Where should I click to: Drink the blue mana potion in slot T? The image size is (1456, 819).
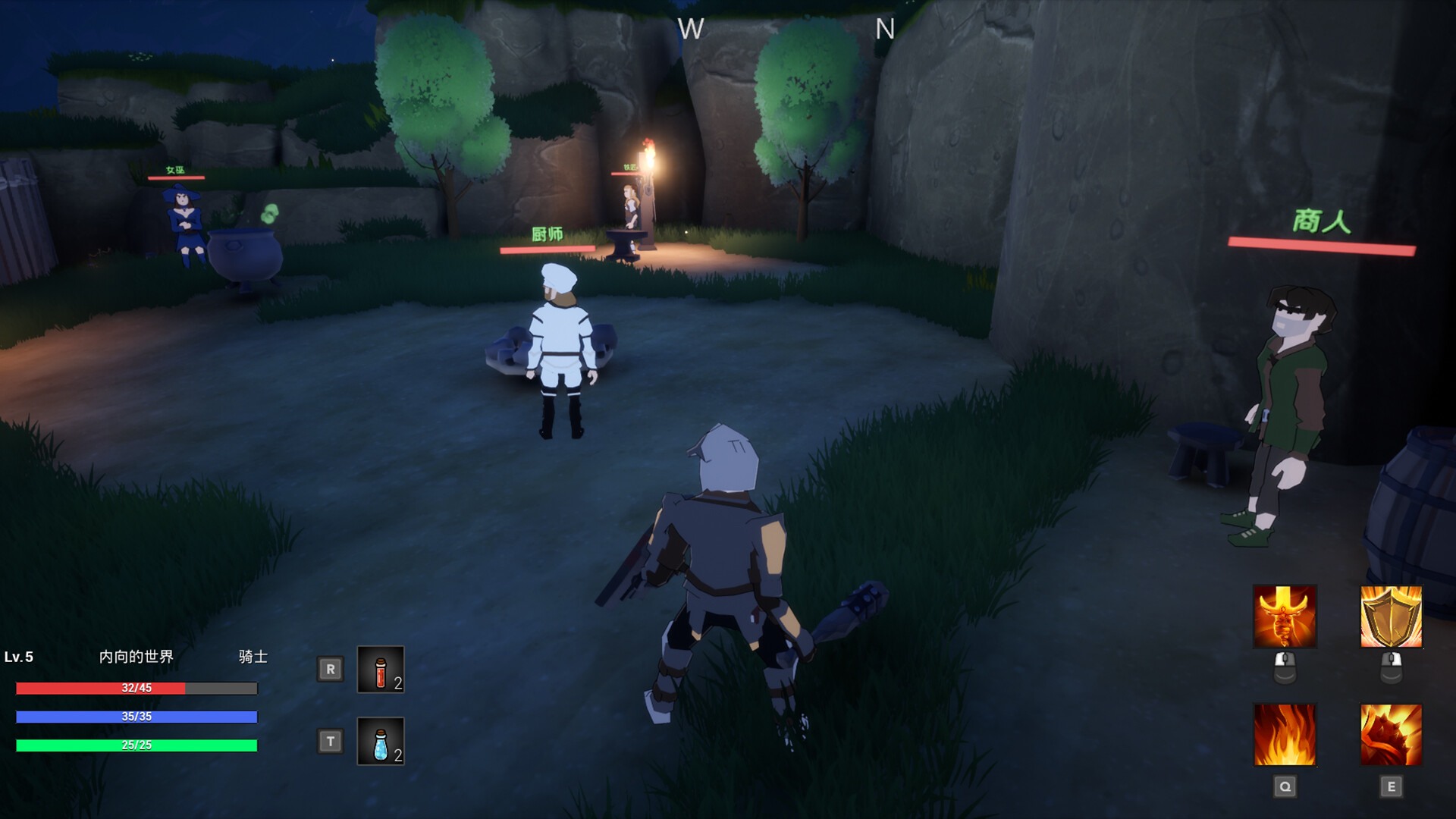tap(380, 741)
